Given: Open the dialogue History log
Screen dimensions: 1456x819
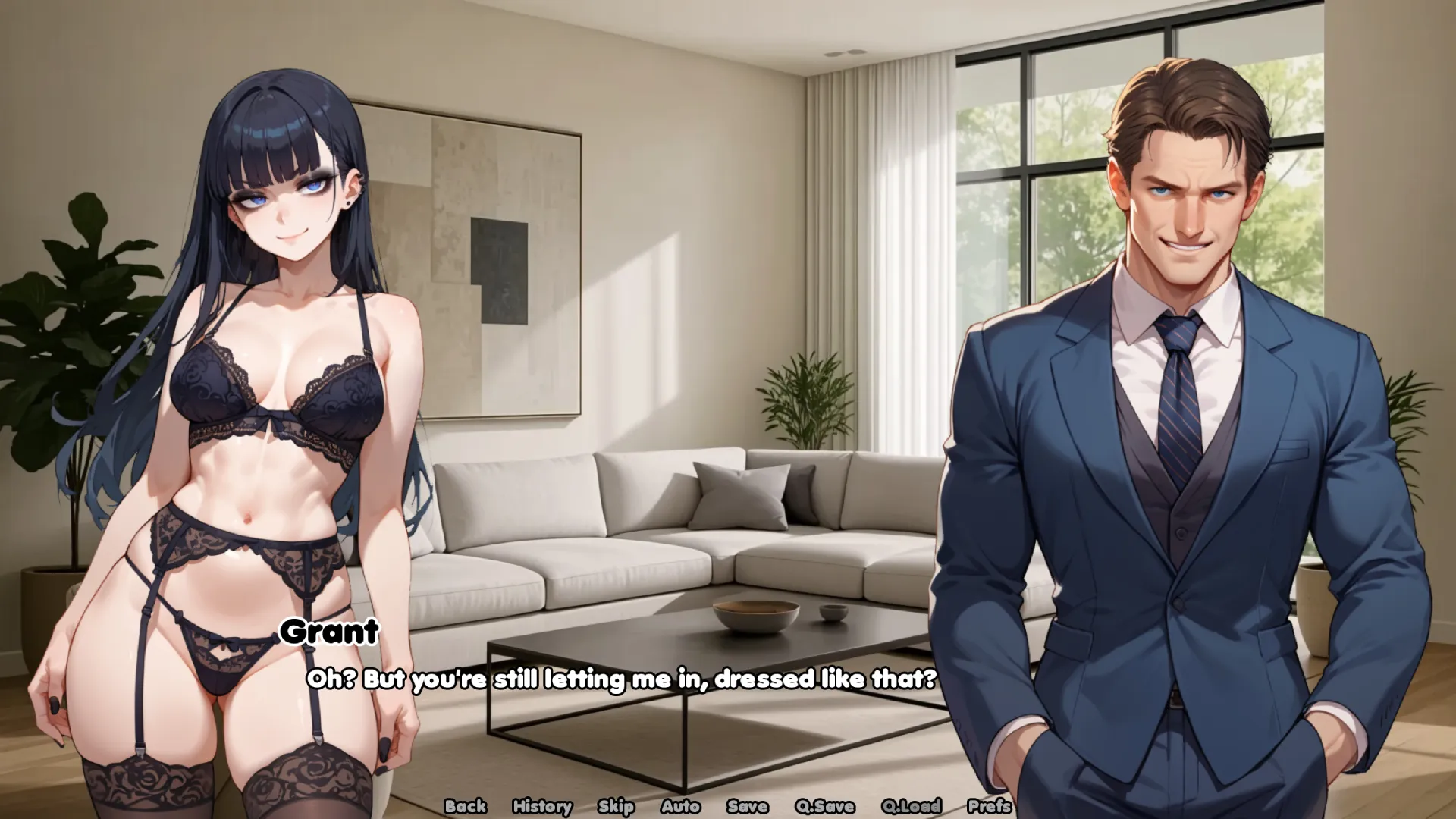Looking at the screenshot, I should (541, 806).
